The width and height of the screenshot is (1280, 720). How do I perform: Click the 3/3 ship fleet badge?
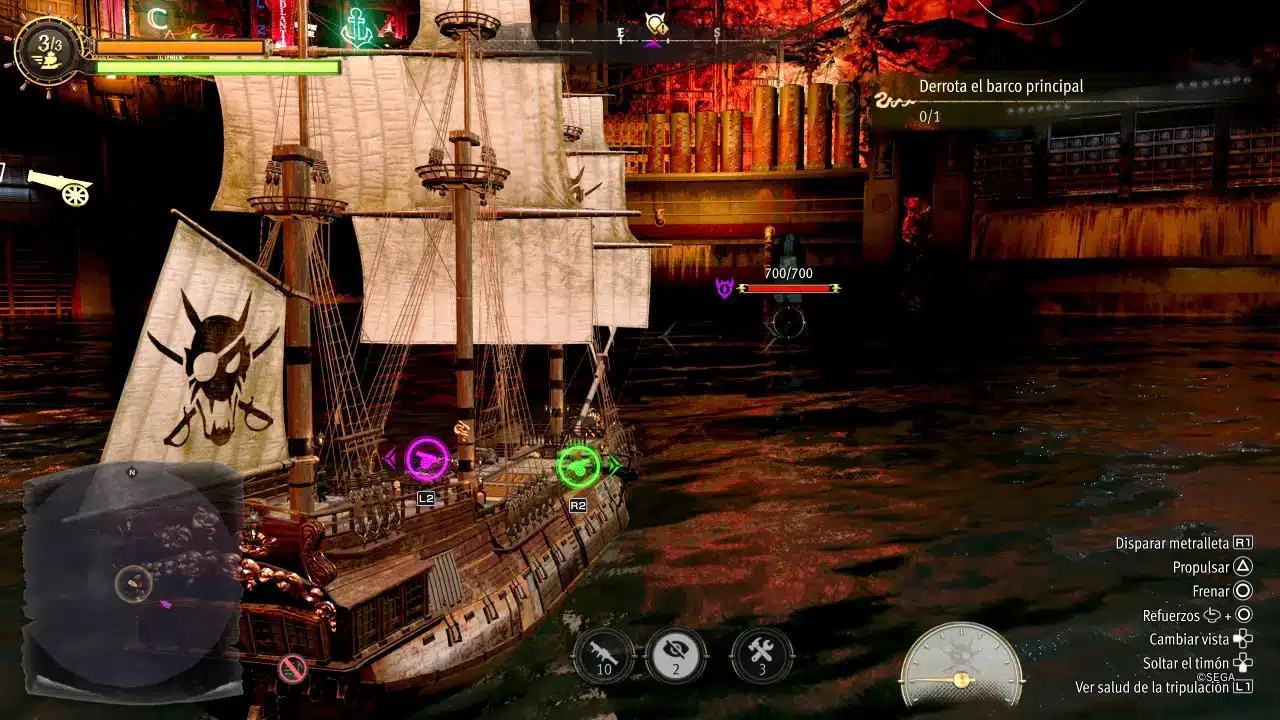click(x=48, y=48)
